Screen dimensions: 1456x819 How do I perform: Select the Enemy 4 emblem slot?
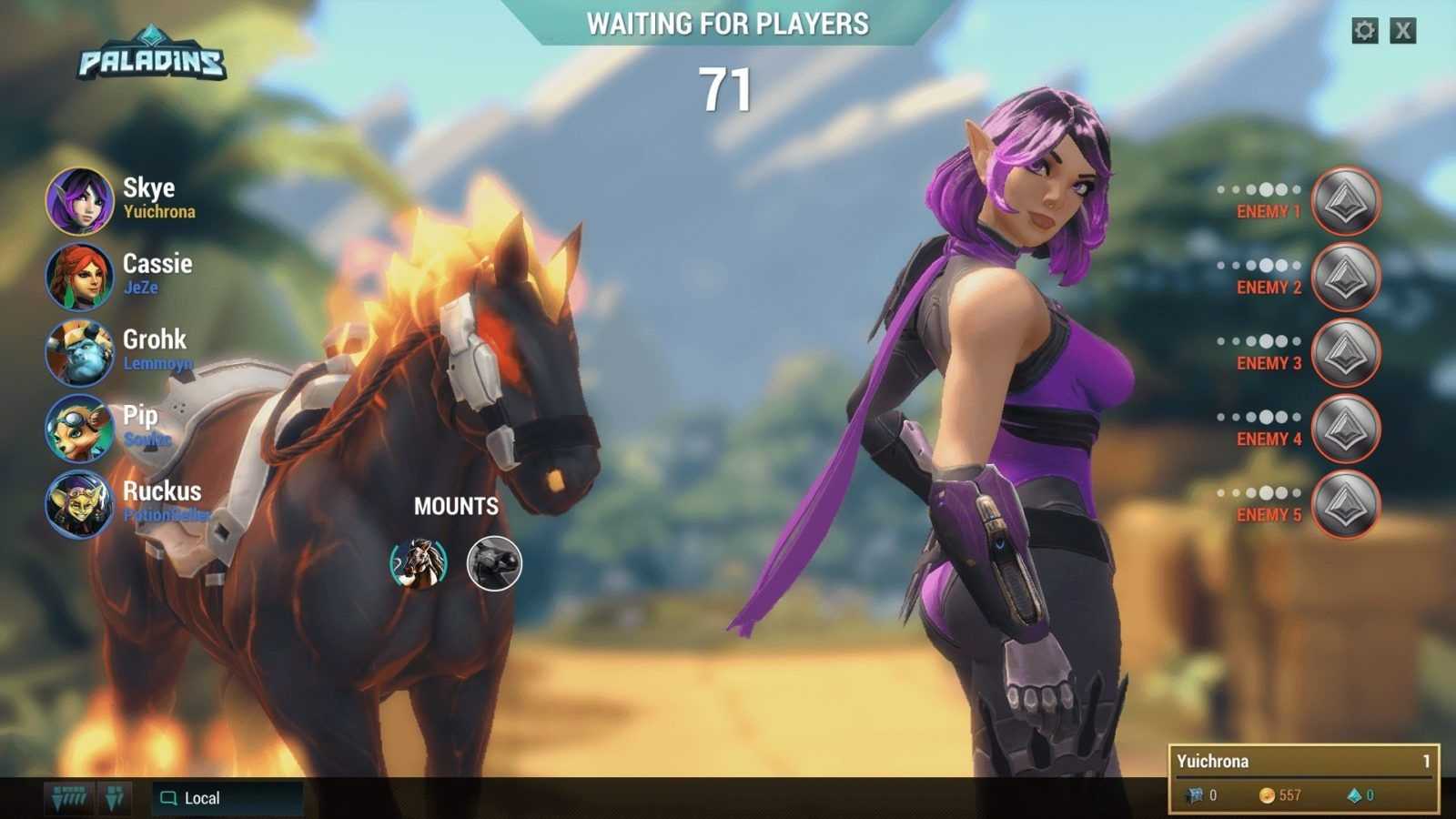(1345, 429)
